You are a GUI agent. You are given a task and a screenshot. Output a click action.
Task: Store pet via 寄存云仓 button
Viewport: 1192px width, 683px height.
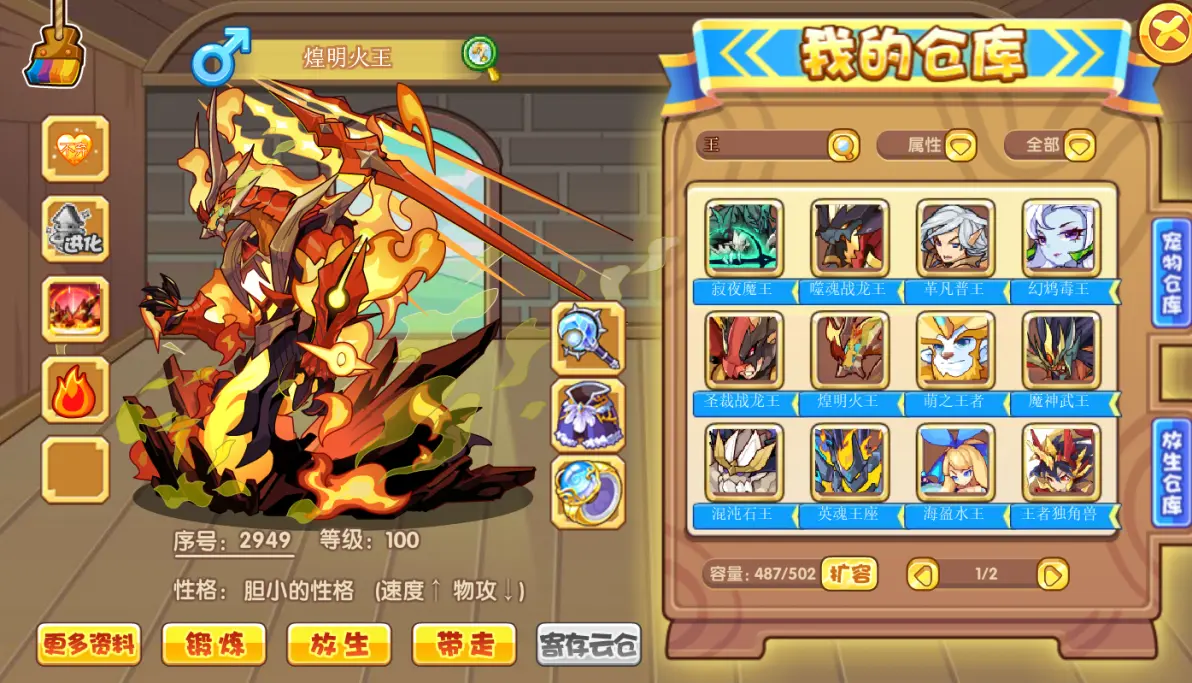[589, 644]
